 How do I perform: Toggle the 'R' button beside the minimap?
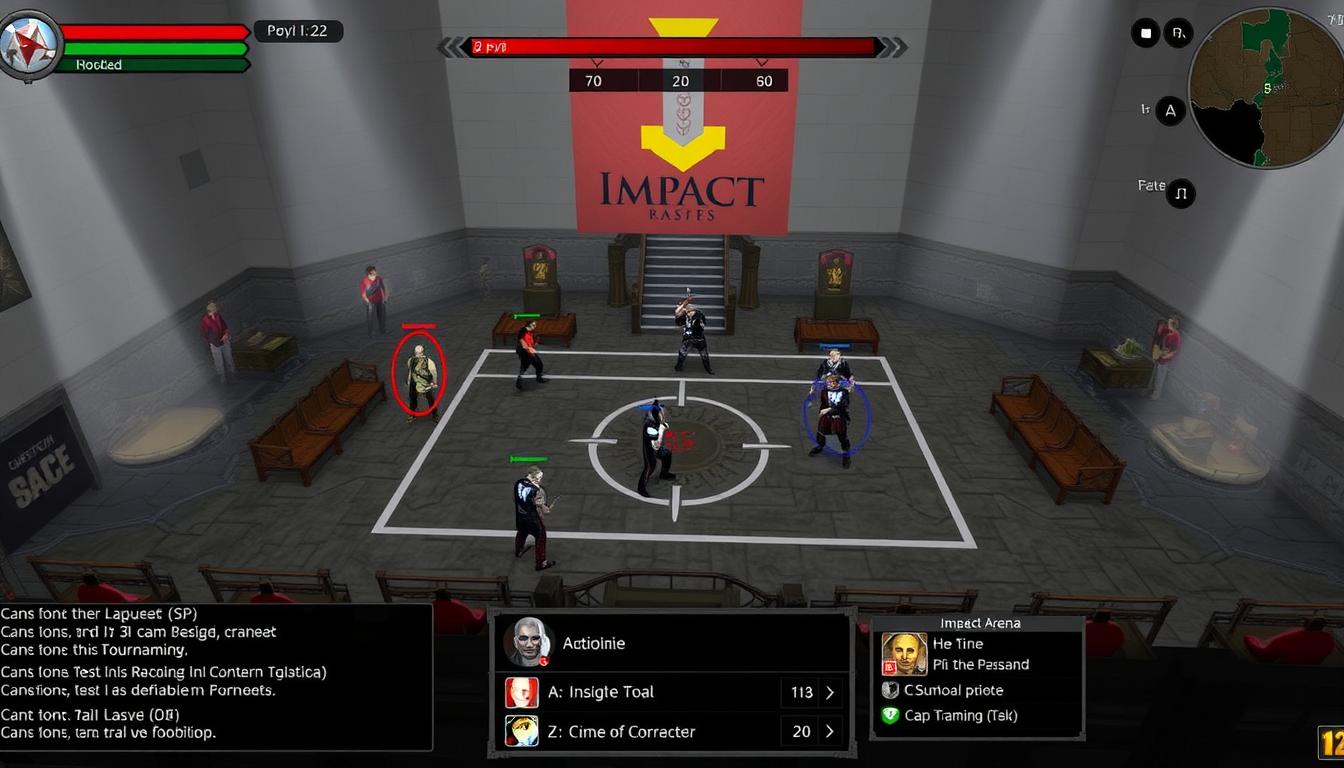tap(1179, 32)
